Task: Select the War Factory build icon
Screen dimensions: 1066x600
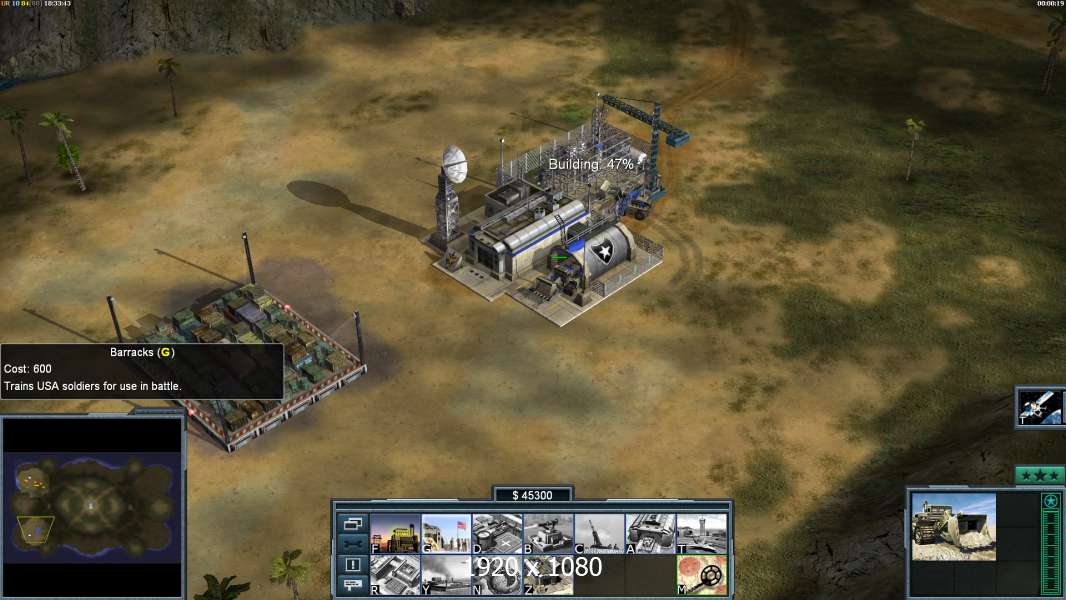Action: click(650, 534)
